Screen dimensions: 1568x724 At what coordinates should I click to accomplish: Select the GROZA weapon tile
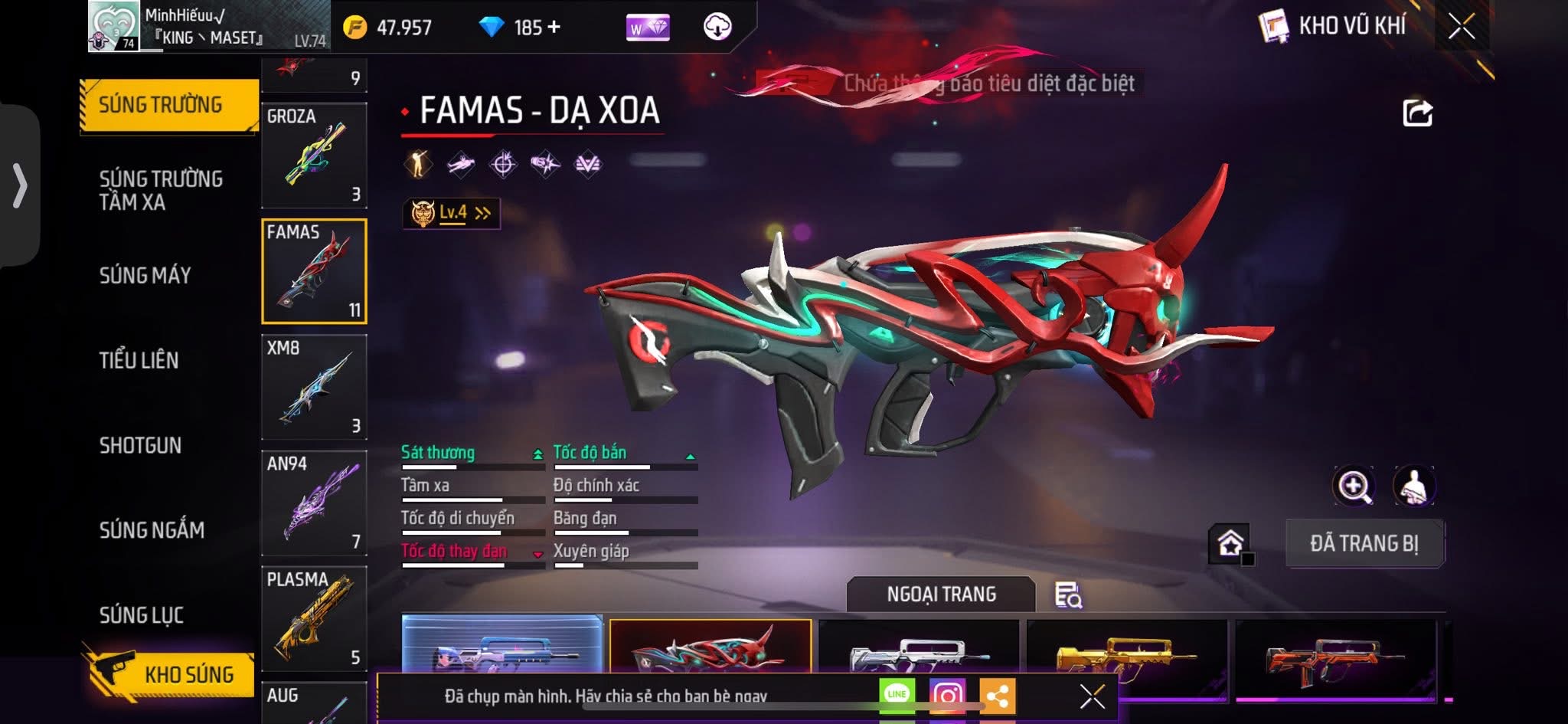(314, 156)
